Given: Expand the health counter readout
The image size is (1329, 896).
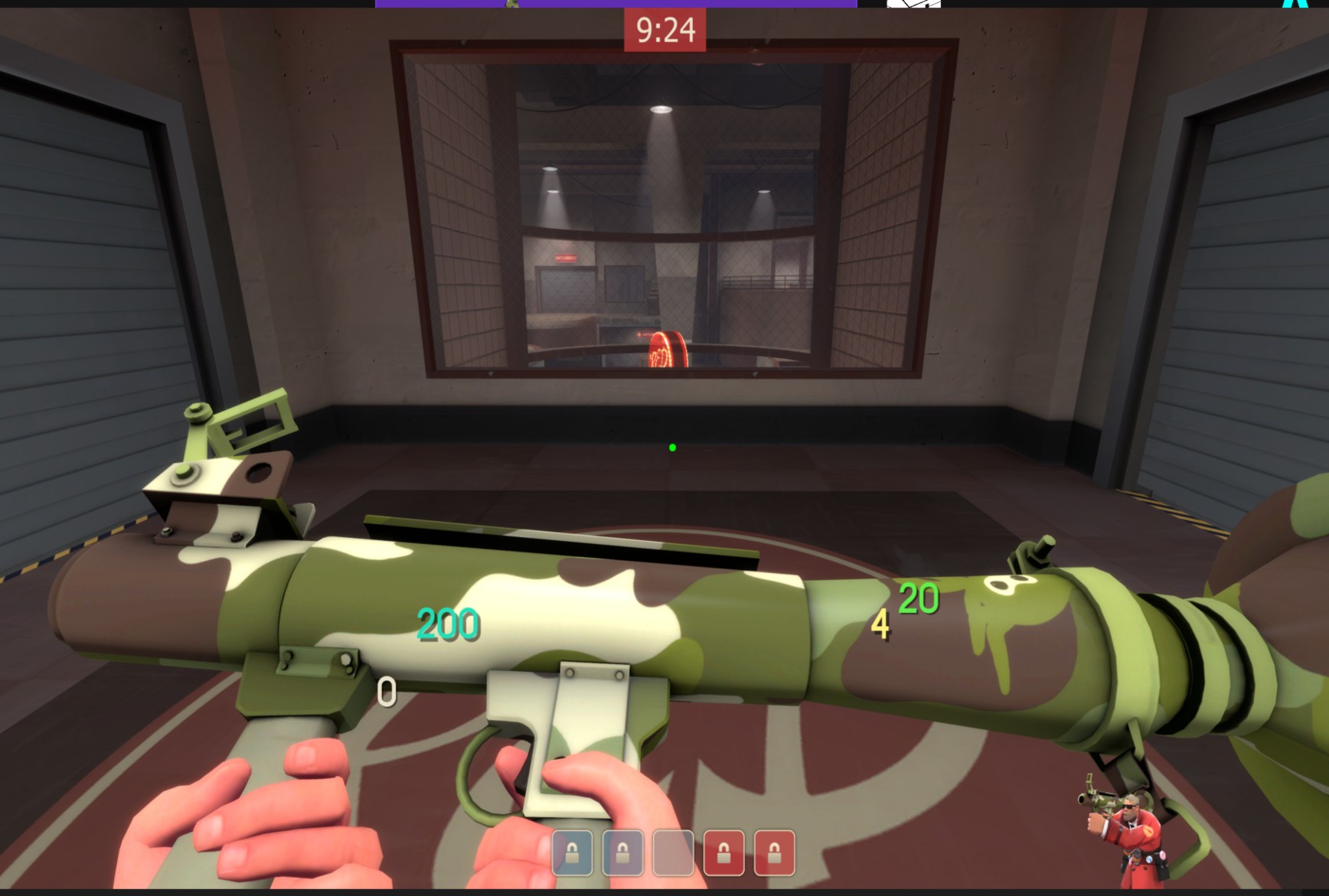Looking at the screenshot, I should coord(448,624).
